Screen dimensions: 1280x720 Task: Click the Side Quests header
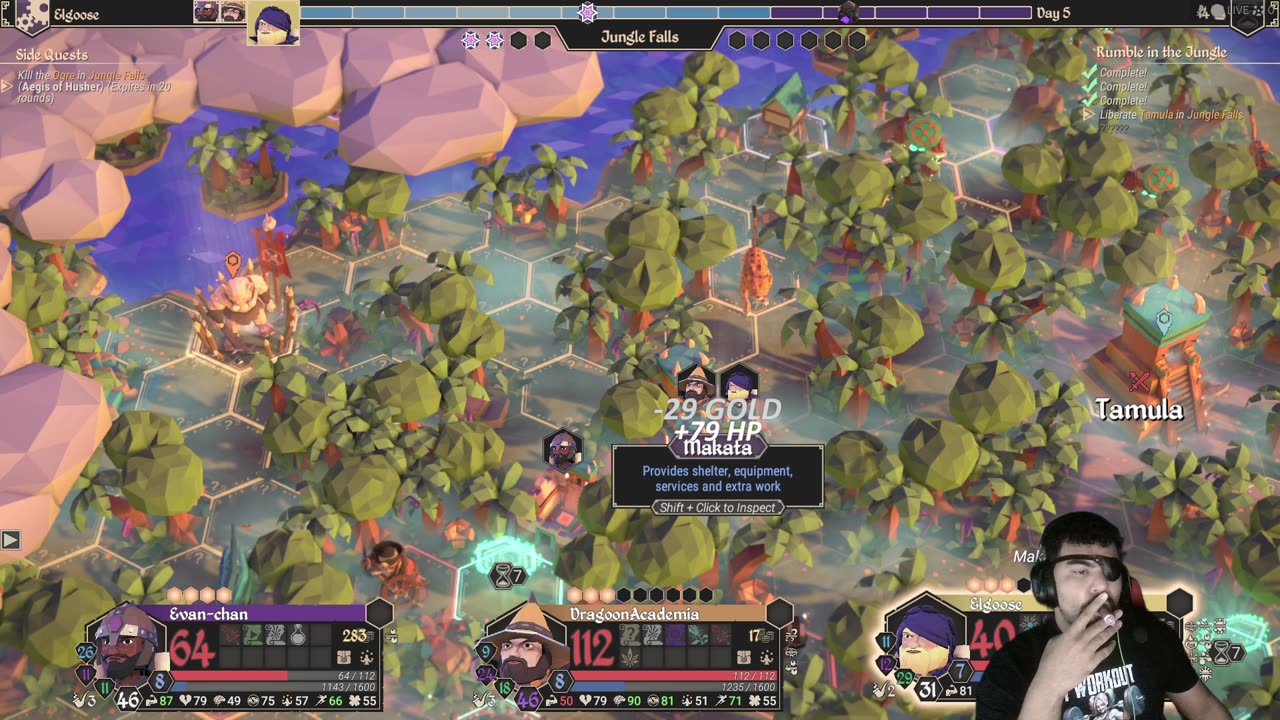click(x=52, y=55)
